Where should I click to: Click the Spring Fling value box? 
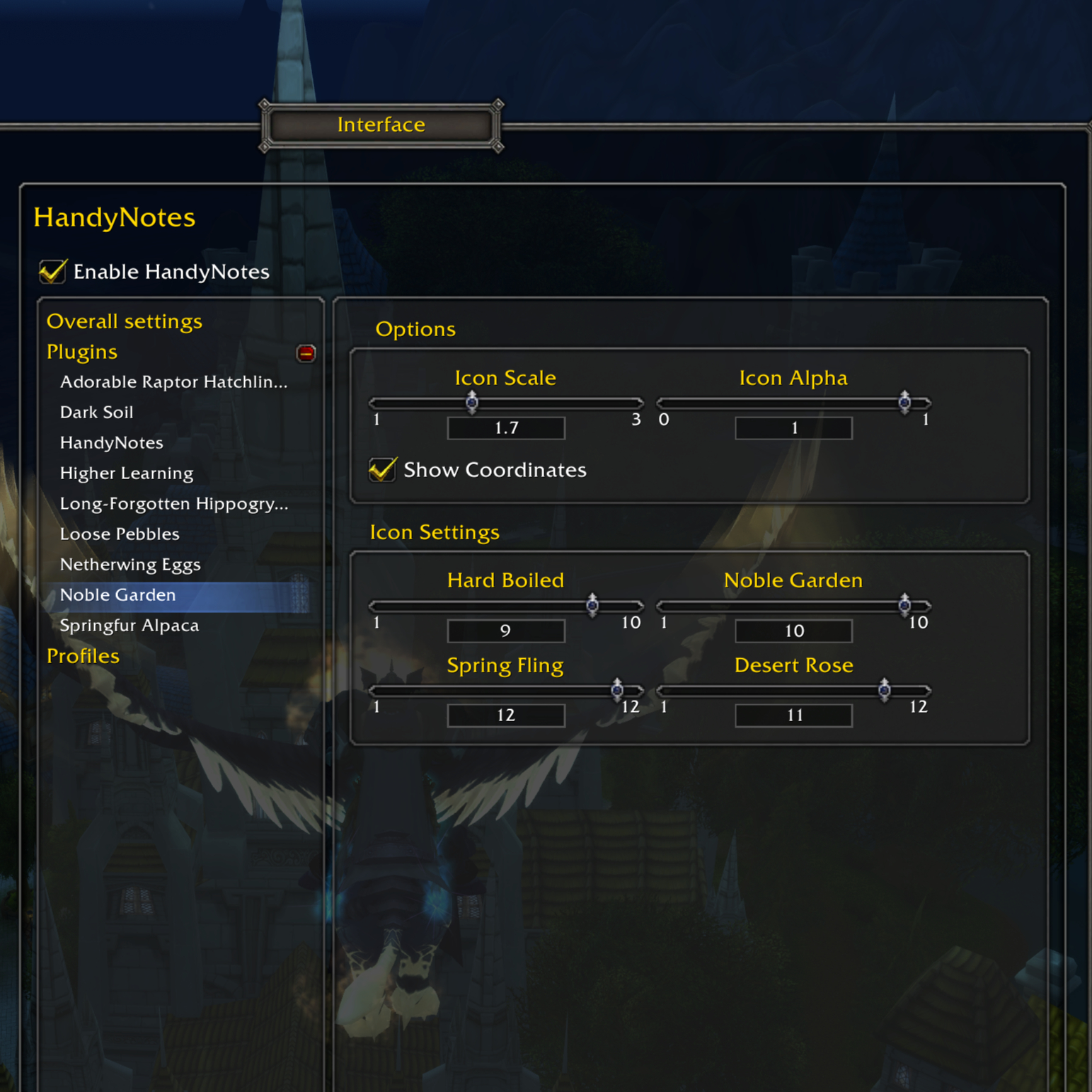tap(506, 715)
